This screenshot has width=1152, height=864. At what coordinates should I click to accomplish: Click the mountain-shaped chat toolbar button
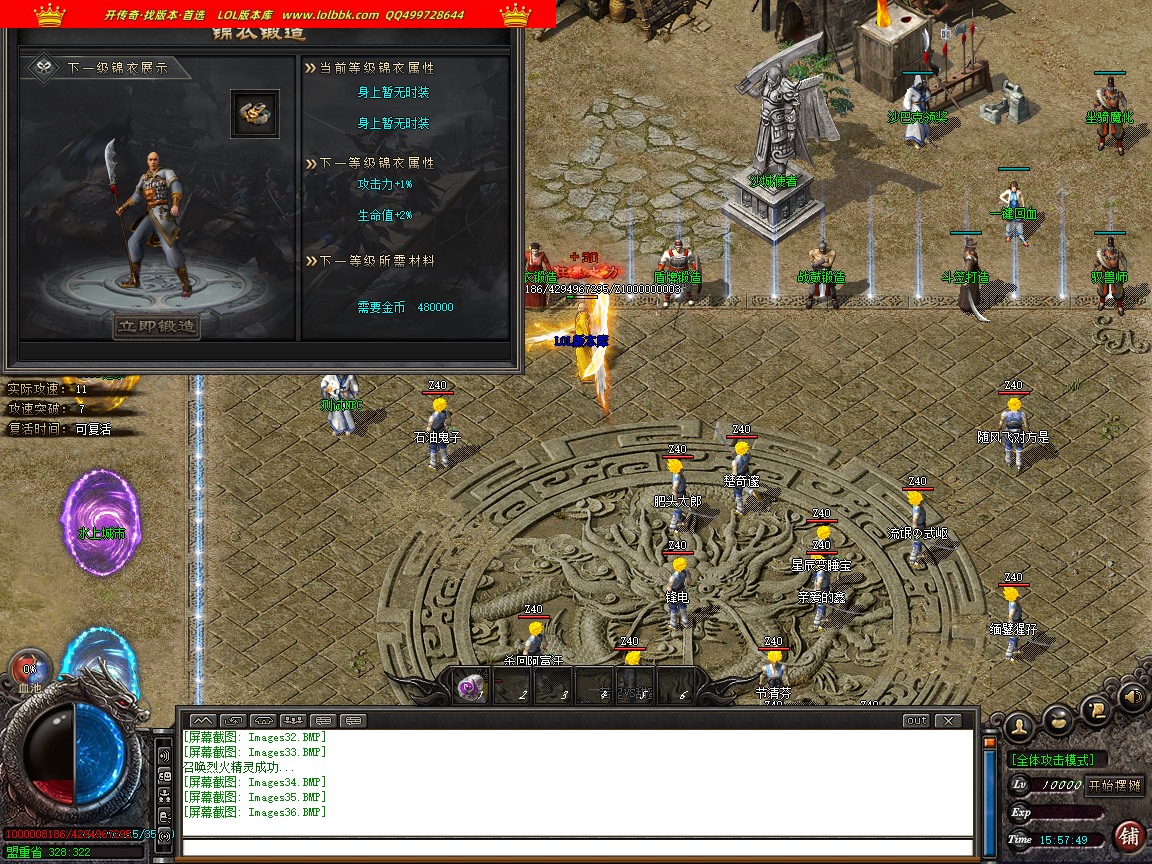[202, 720]
